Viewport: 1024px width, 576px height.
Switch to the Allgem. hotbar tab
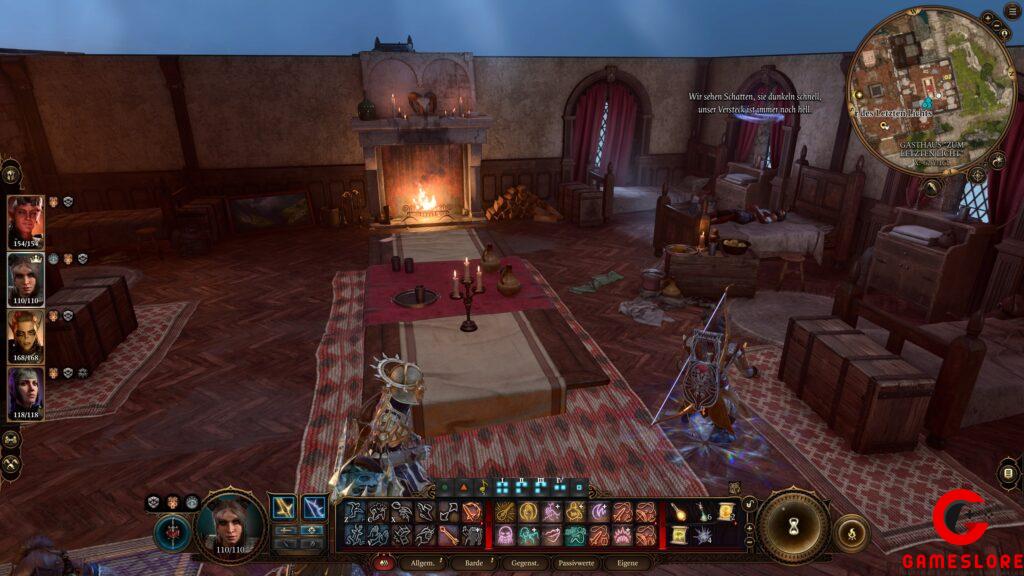click(x=417, y=565)
